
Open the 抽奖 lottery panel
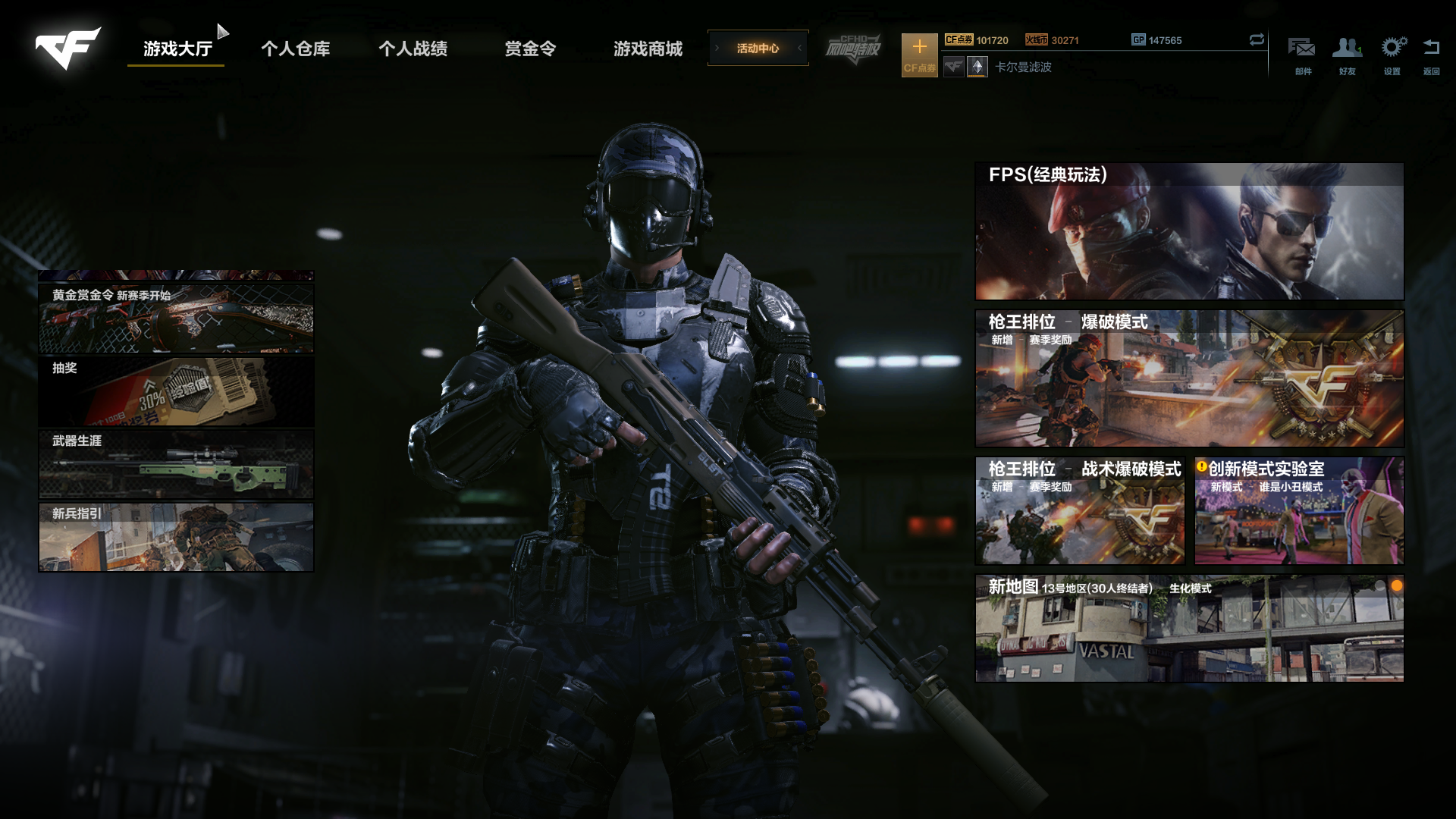(x=176, y=392)
